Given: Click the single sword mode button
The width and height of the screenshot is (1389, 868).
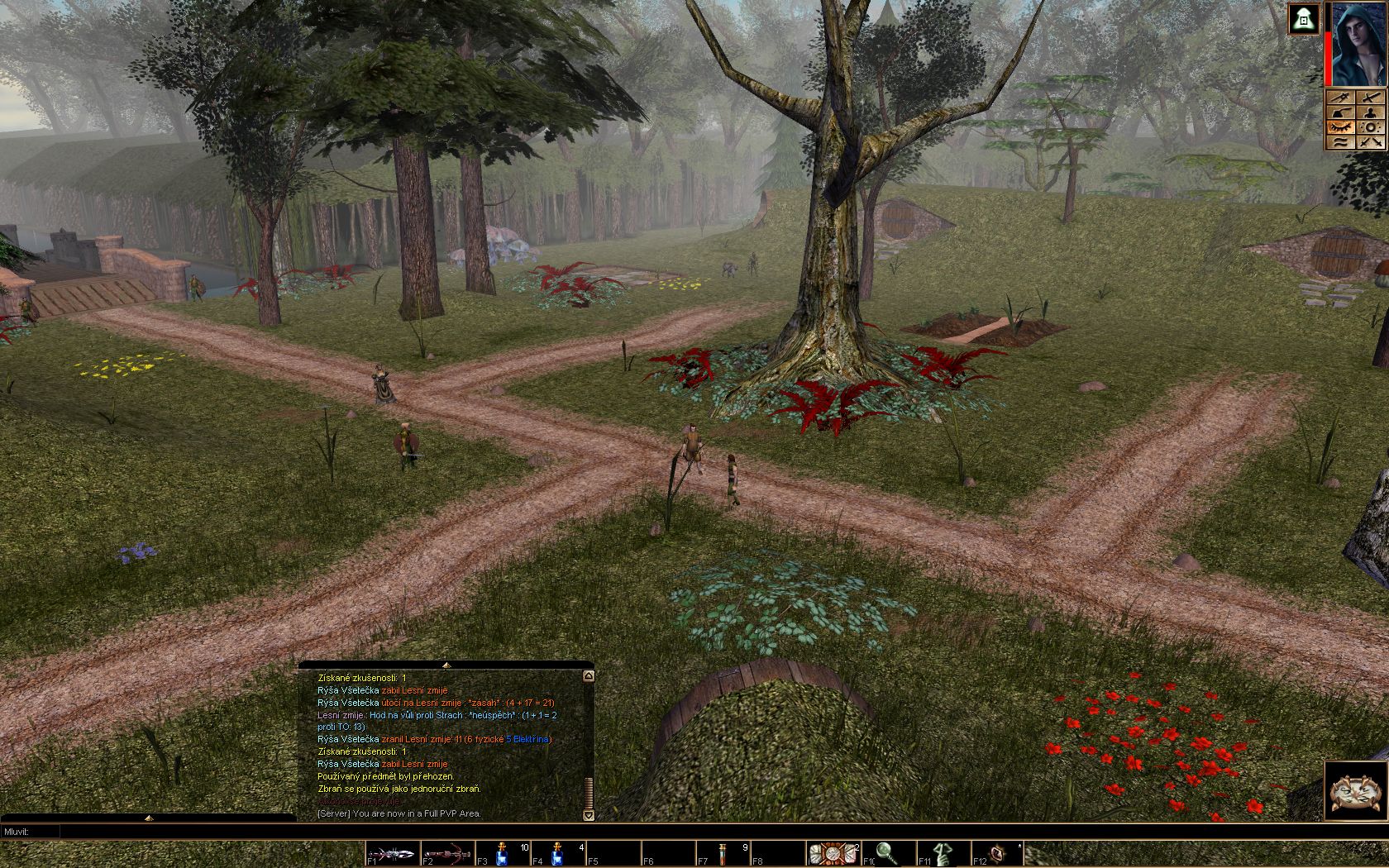Looking at the screenshot, I should [x=1371, y=98].
